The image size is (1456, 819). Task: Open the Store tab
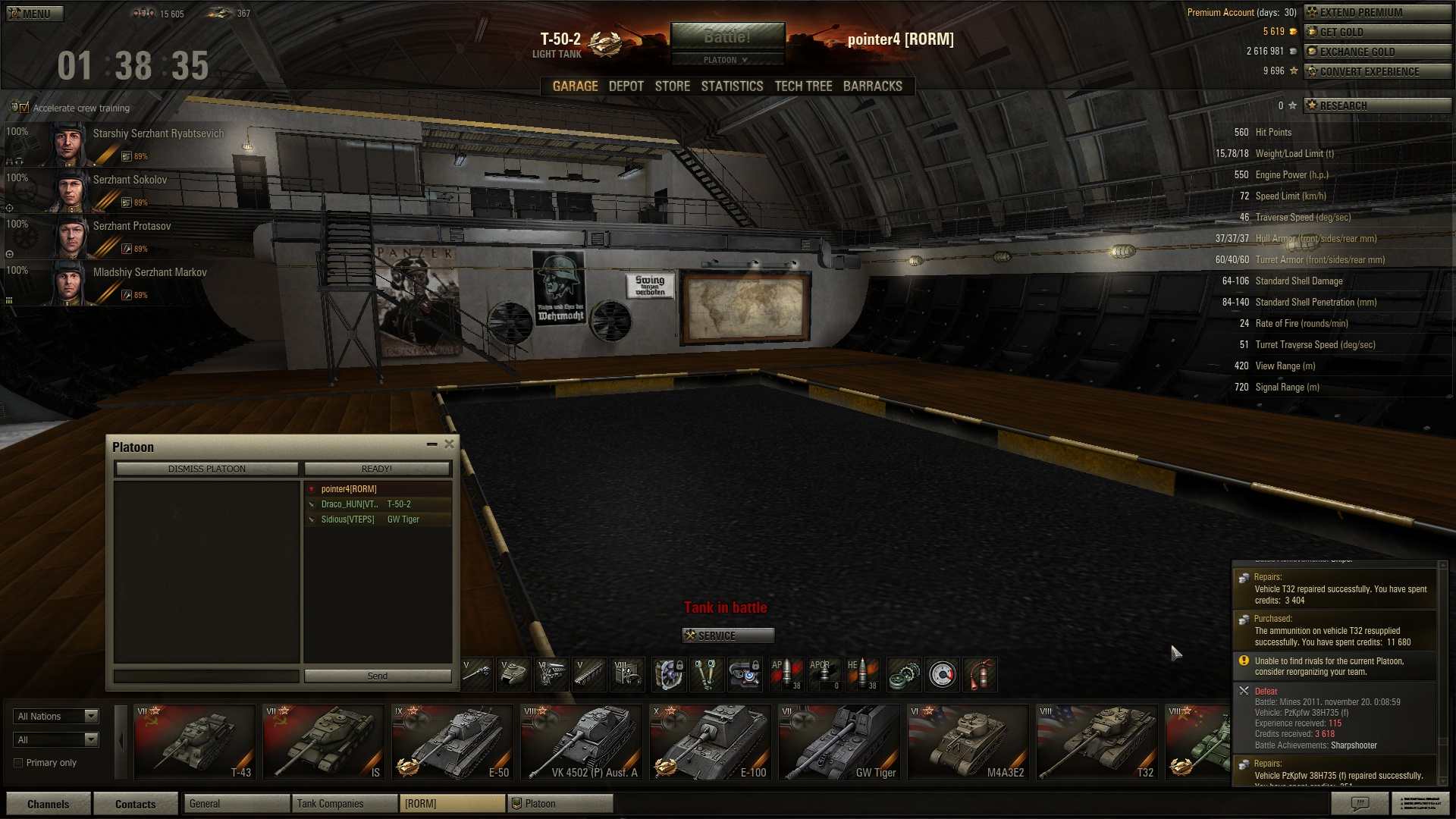672,86
